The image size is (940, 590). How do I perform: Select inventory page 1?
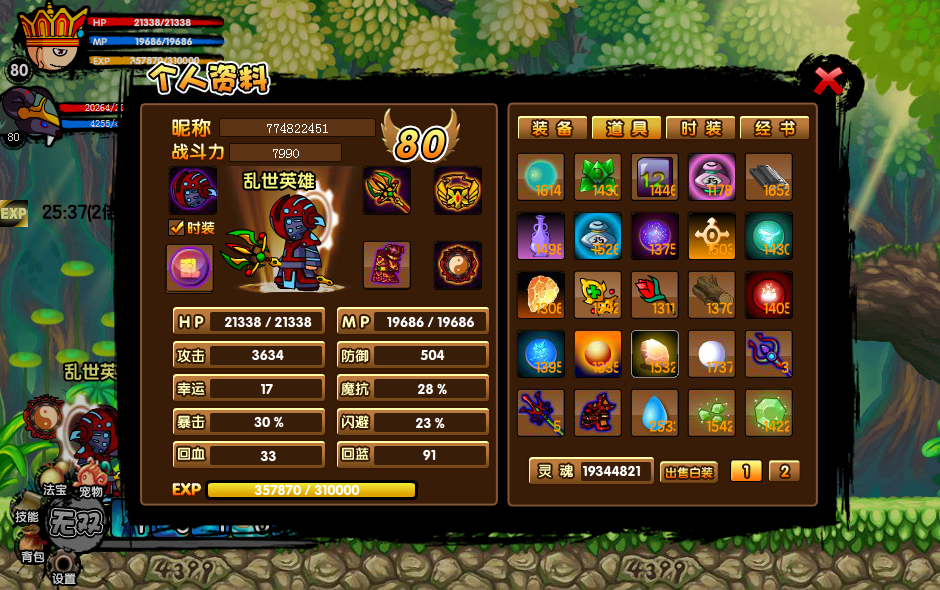(x=745, y=471)
